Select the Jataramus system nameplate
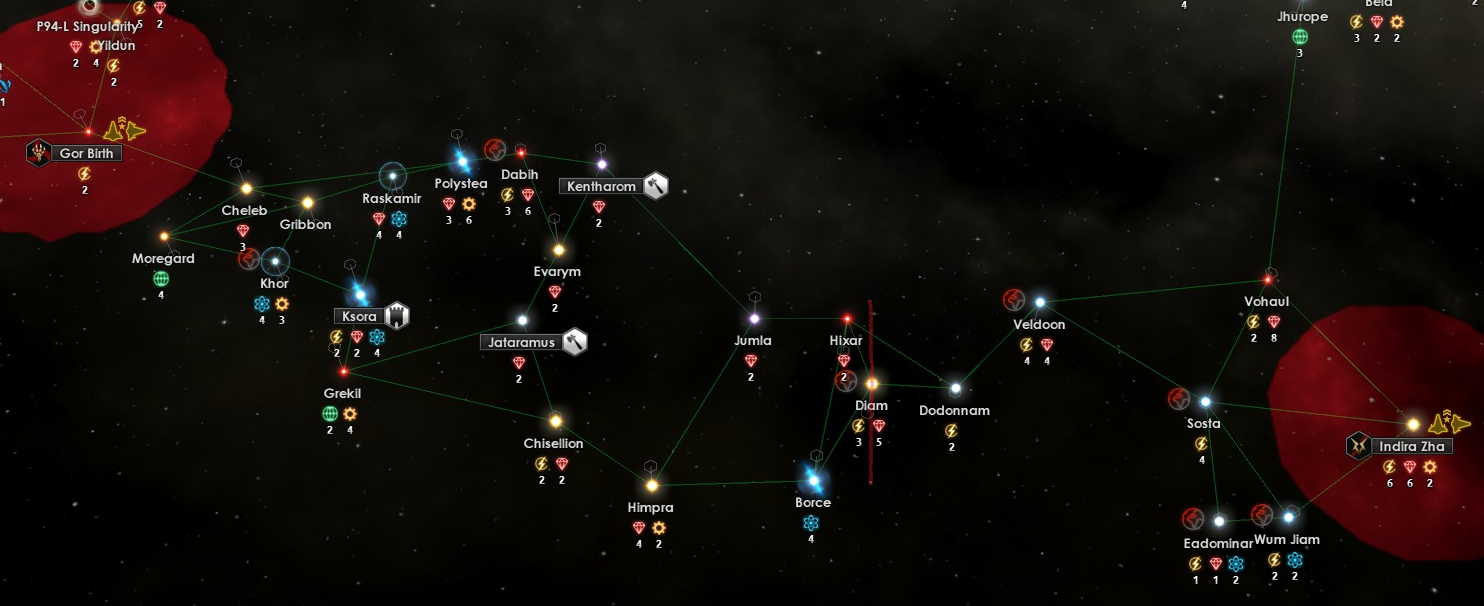 tap(520, 342)
